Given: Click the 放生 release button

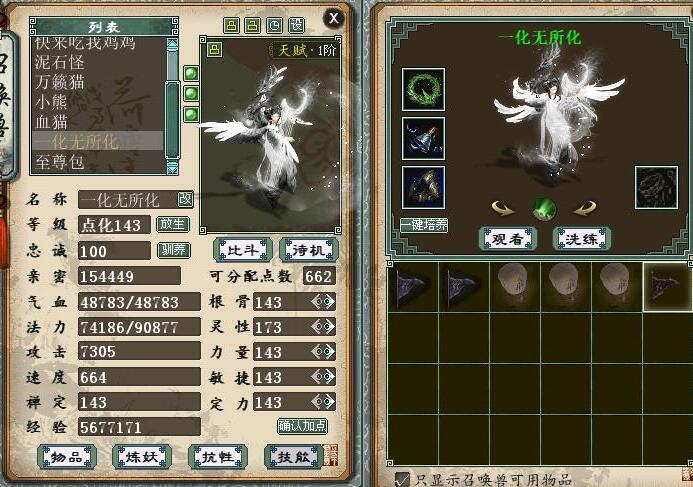Looking at the screenshot, I should pyautogui.click(x=173, y=224).
